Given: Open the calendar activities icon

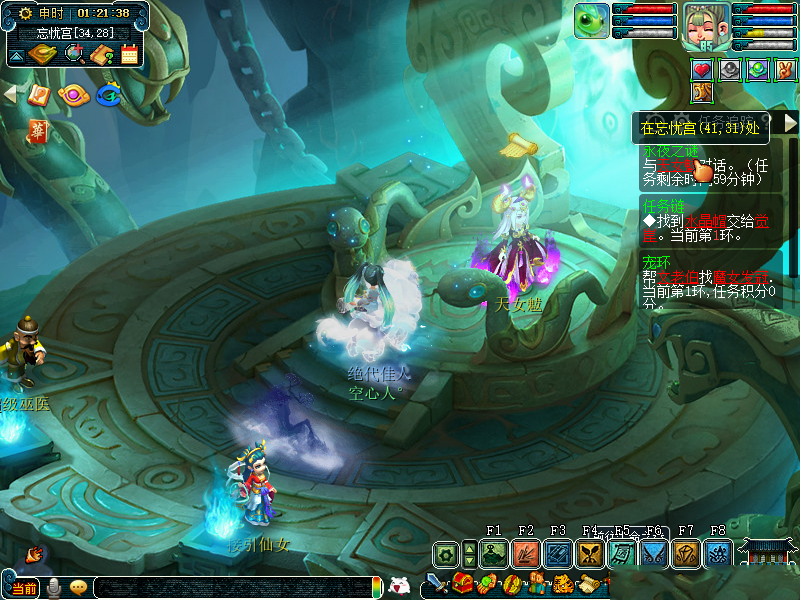Looking at the screenshot, I should [x=129, y=54].
